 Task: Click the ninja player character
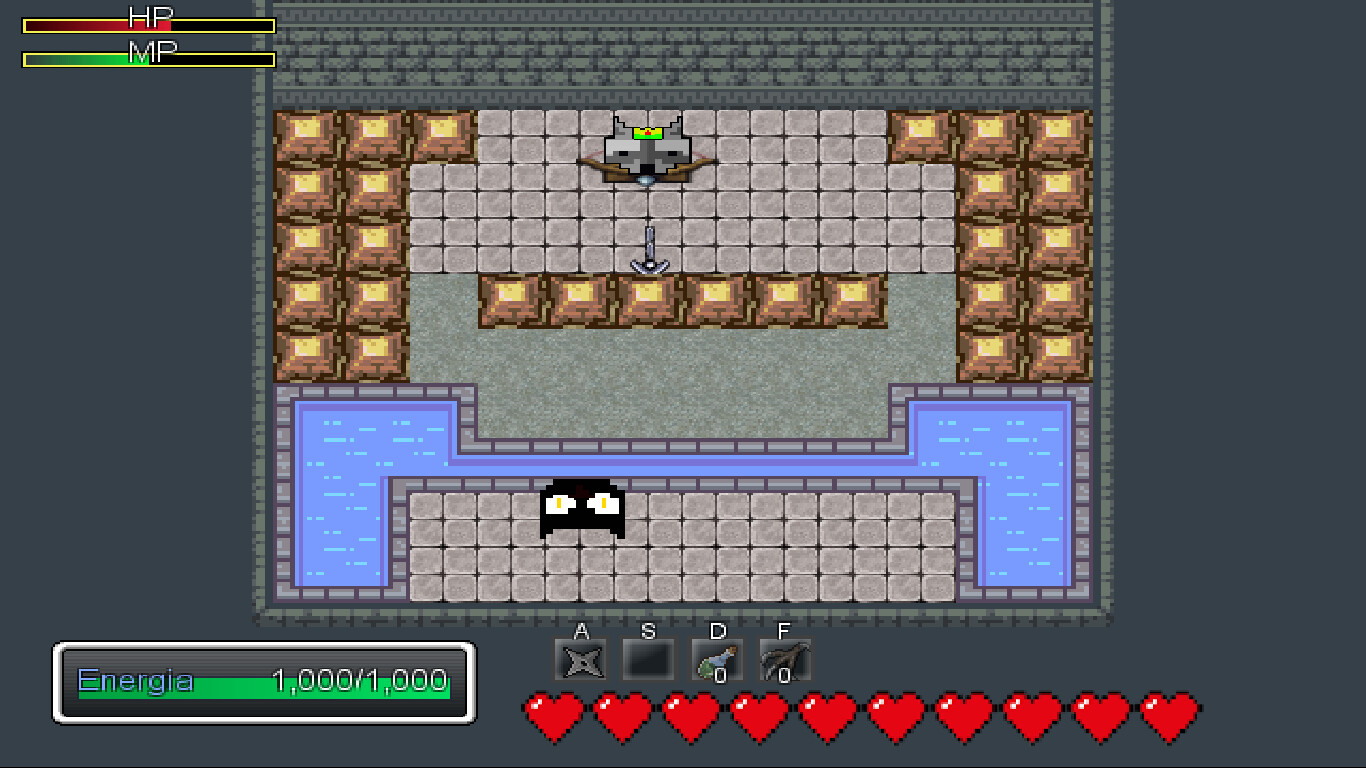tap(583, 510)
